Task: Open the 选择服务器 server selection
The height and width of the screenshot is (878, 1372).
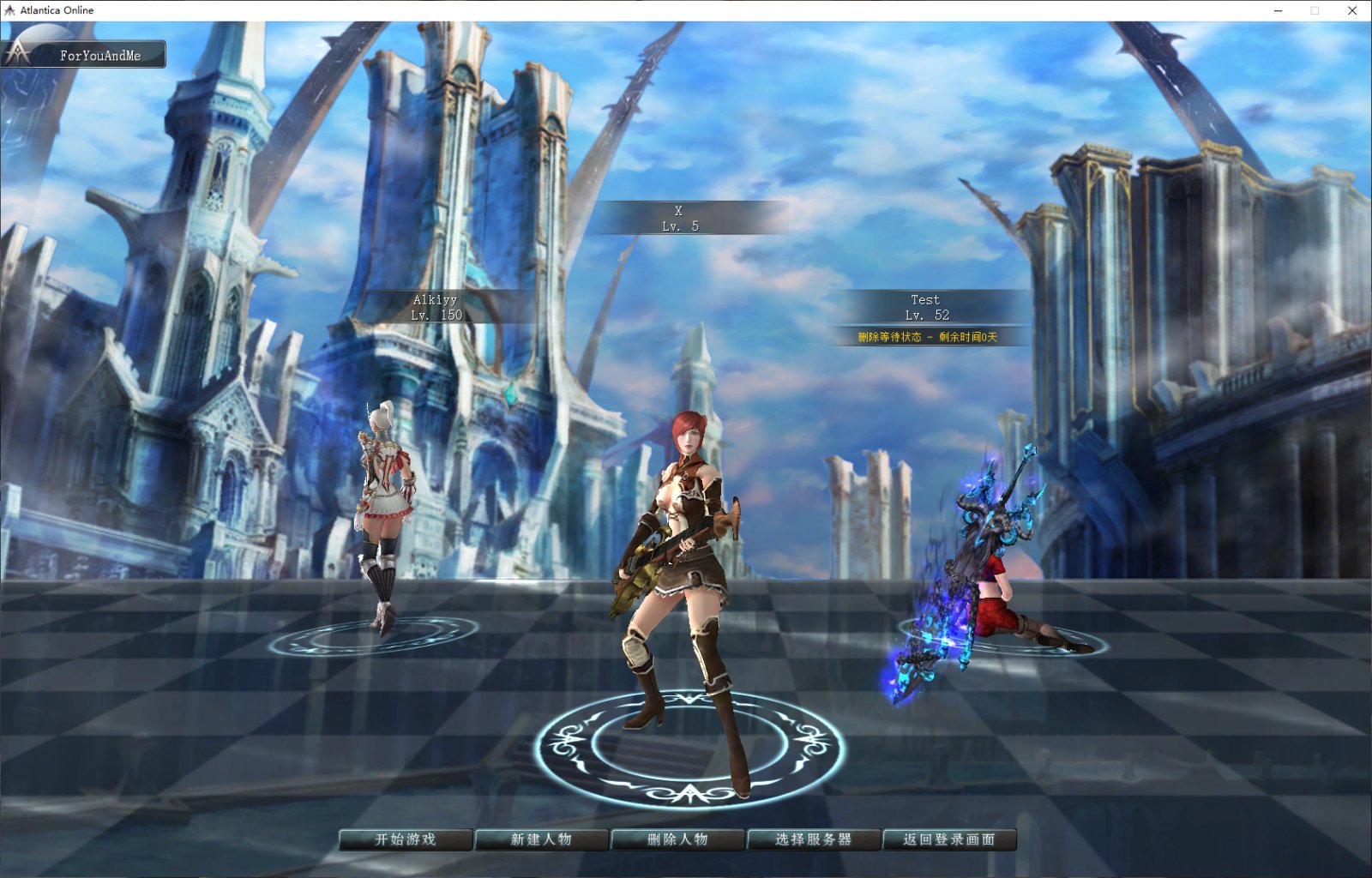Action: click(x=814, y=839)
